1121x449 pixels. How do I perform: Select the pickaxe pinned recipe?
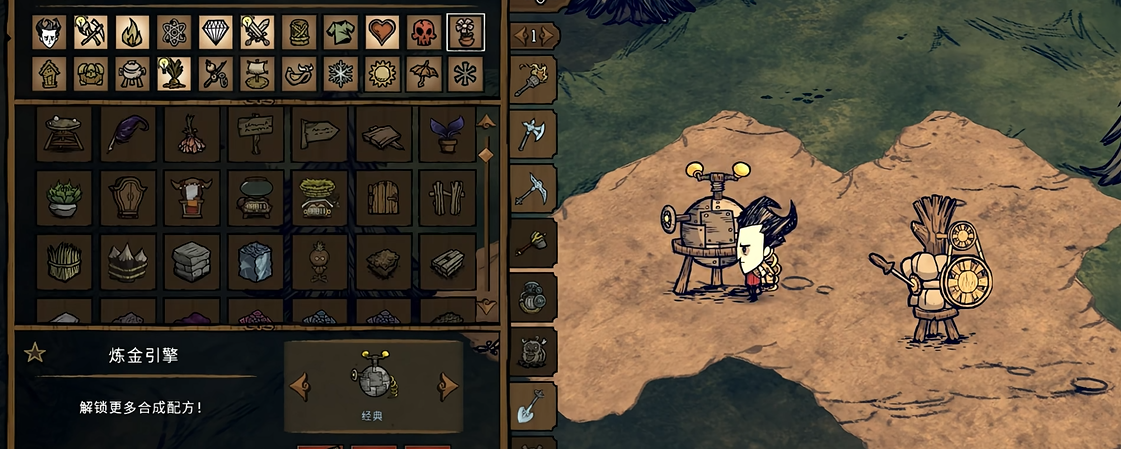(x=532, y=185)
